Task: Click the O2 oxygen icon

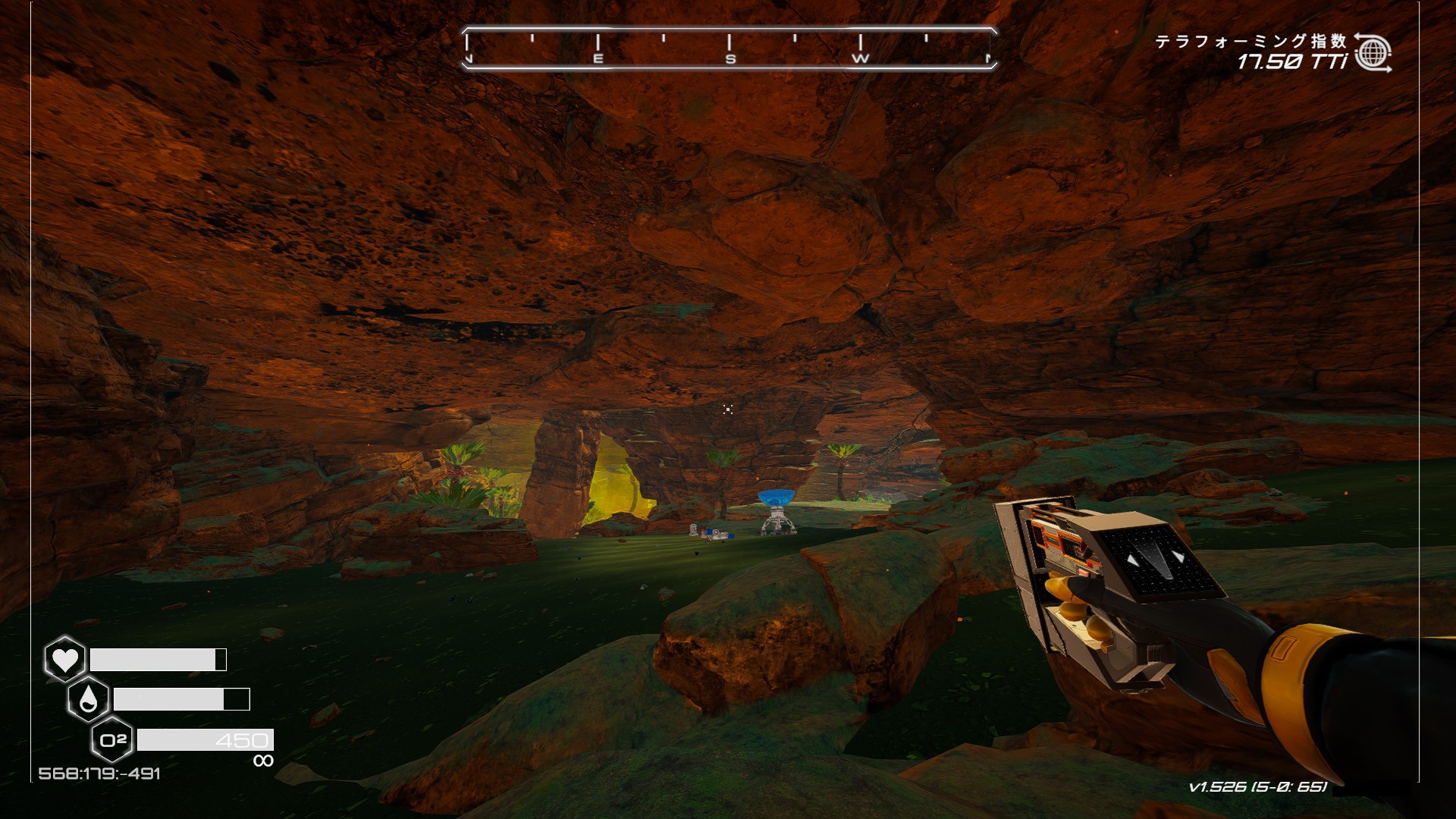Action: [x=112, y=739]
